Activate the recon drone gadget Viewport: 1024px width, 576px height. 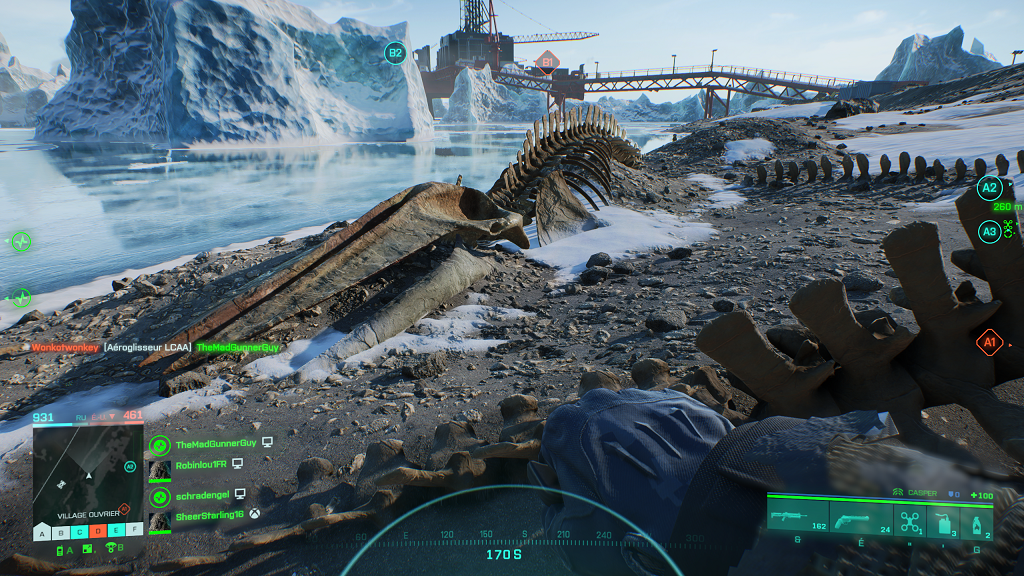(908, 521)
